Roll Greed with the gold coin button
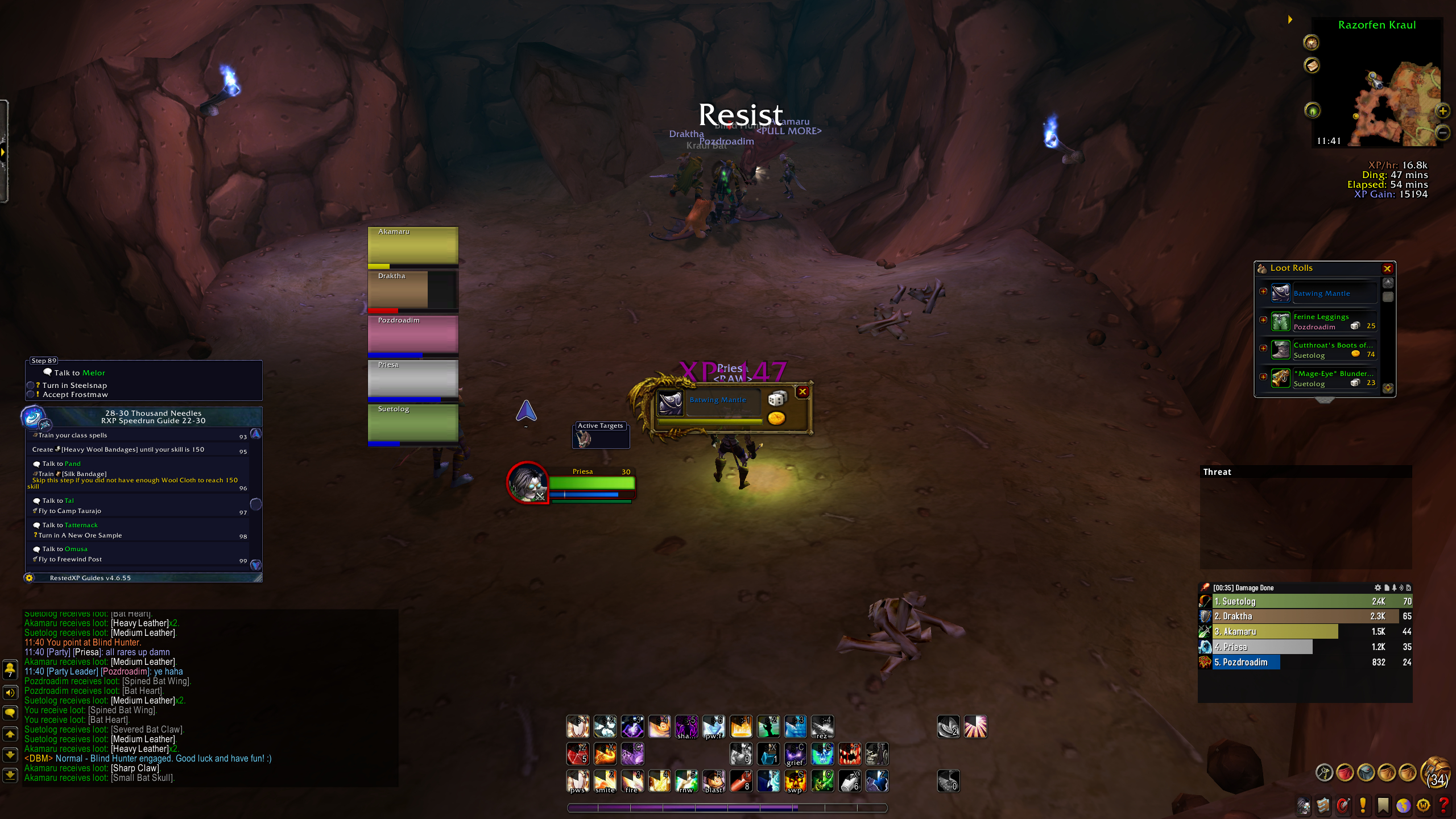 [x=776, y=419]
